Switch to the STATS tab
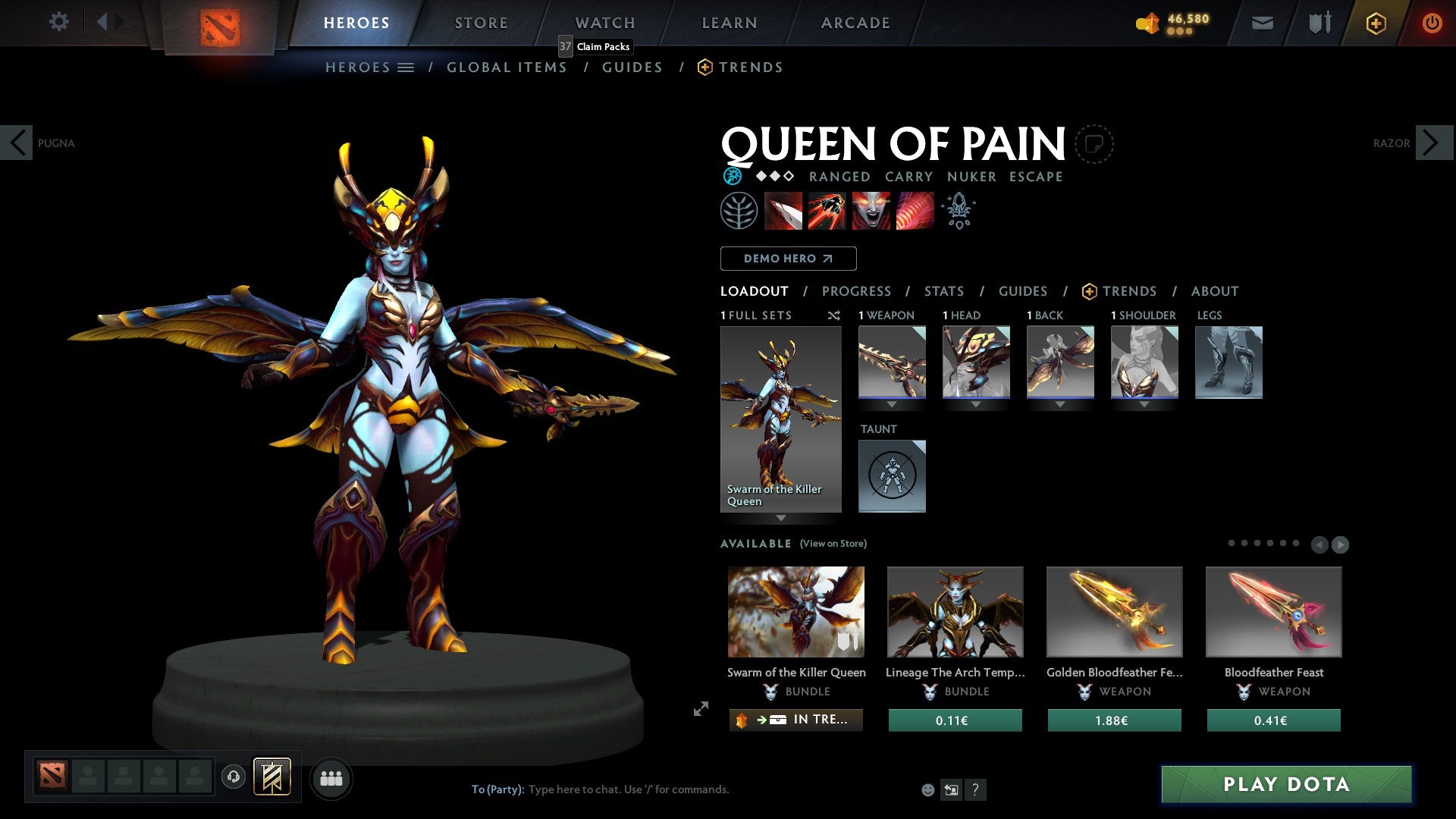This screenshot has height=819, width=1456. pyautogui.click(x=944, y=291)
